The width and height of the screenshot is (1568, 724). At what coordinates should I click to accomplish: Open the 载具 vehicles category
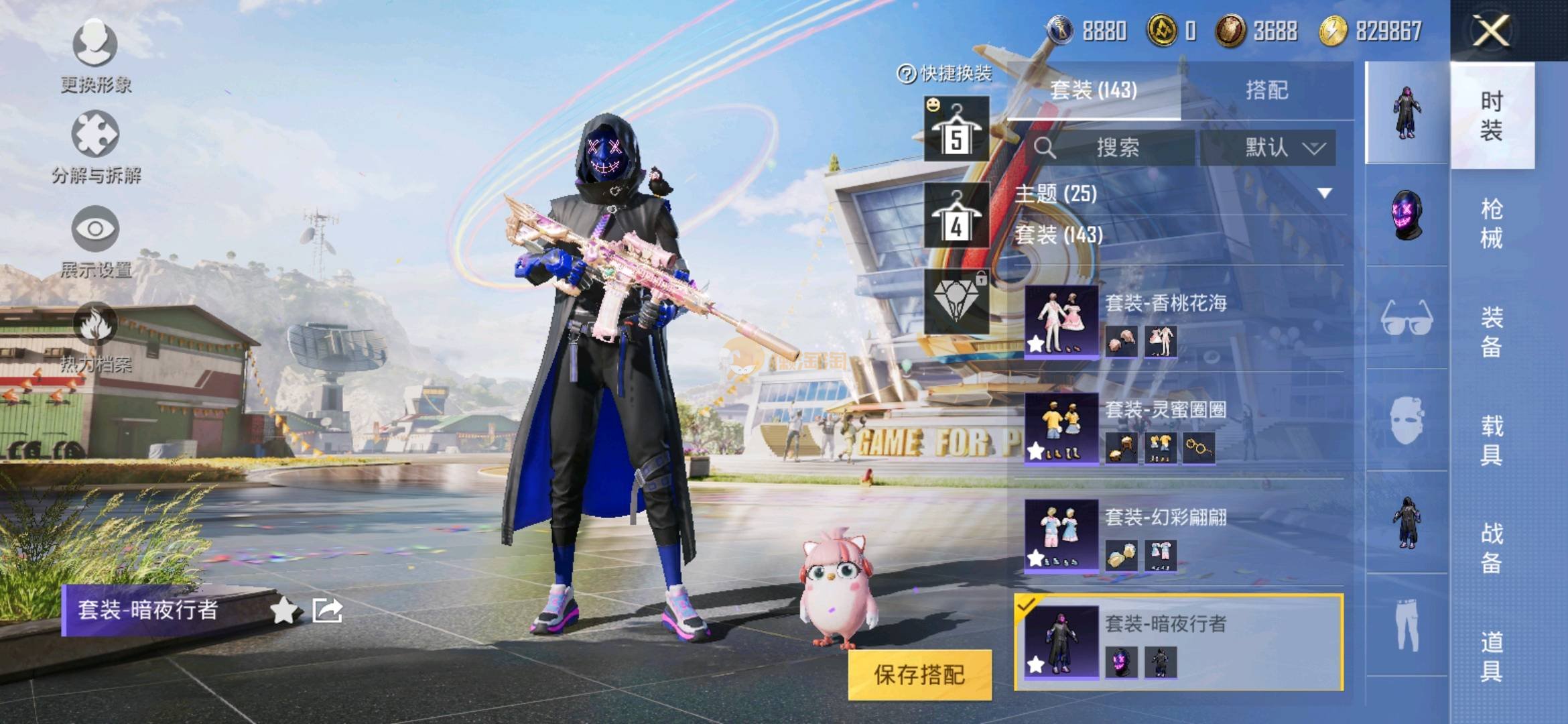(1492, 440)
